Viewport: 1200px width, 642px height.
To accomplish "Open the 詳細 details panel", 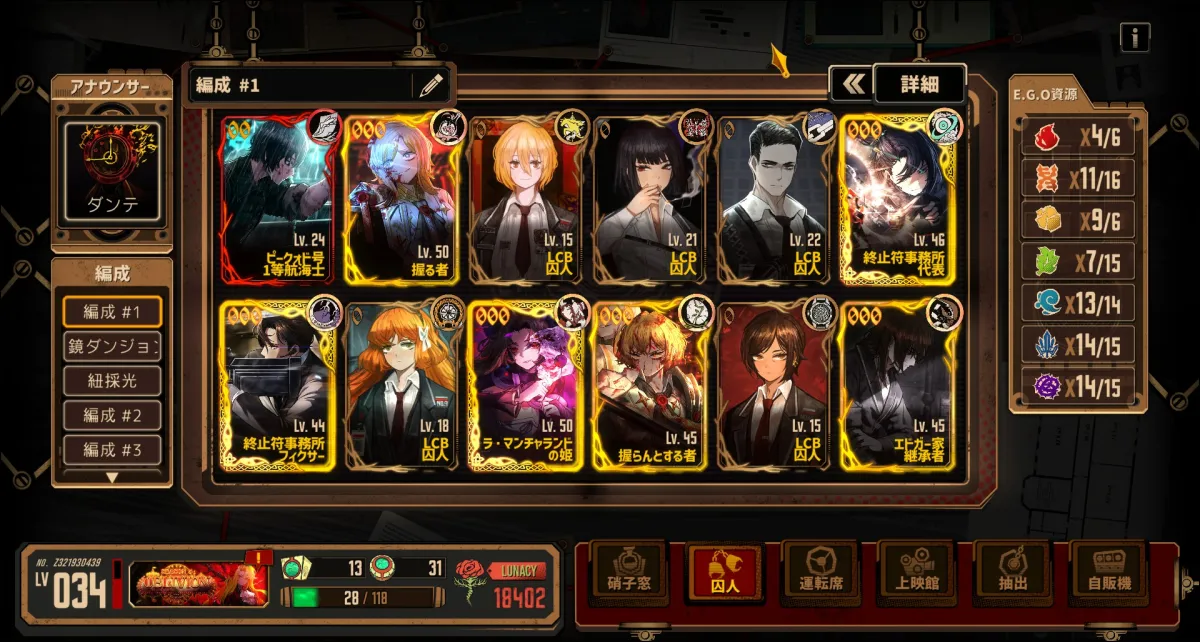I will (919, 84).
